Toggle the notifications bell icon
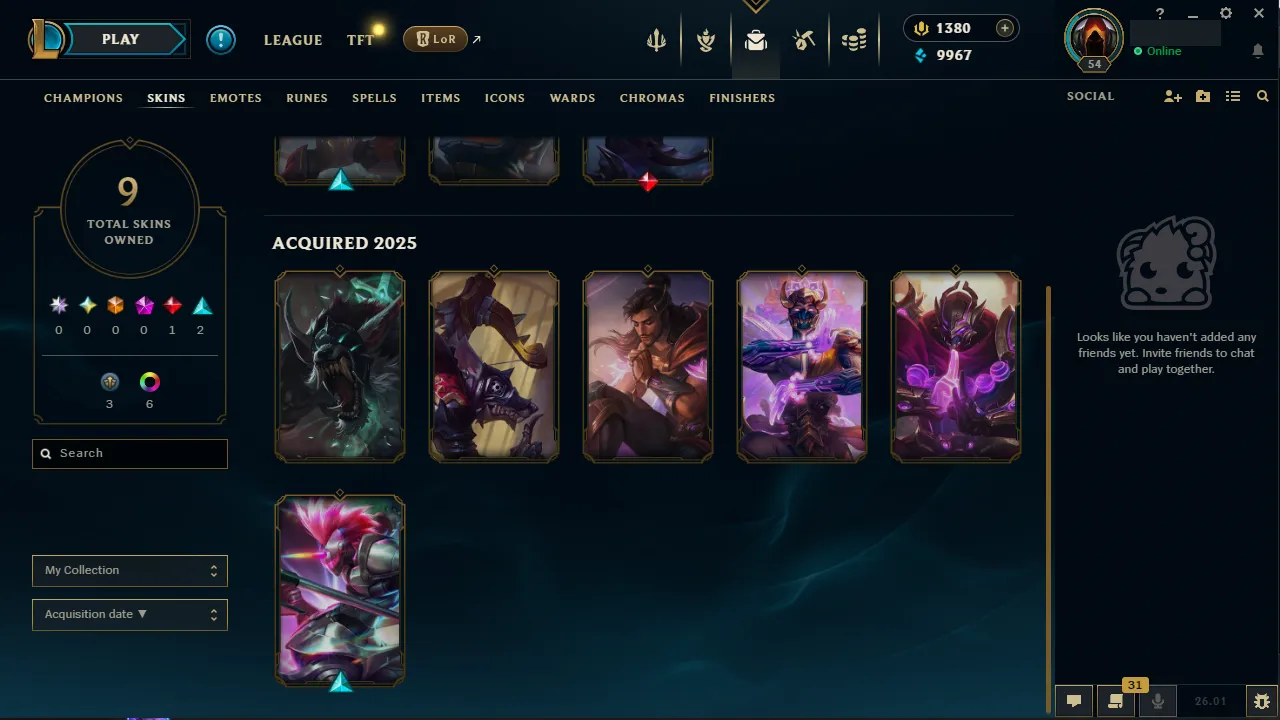 tap(1258, 50)
